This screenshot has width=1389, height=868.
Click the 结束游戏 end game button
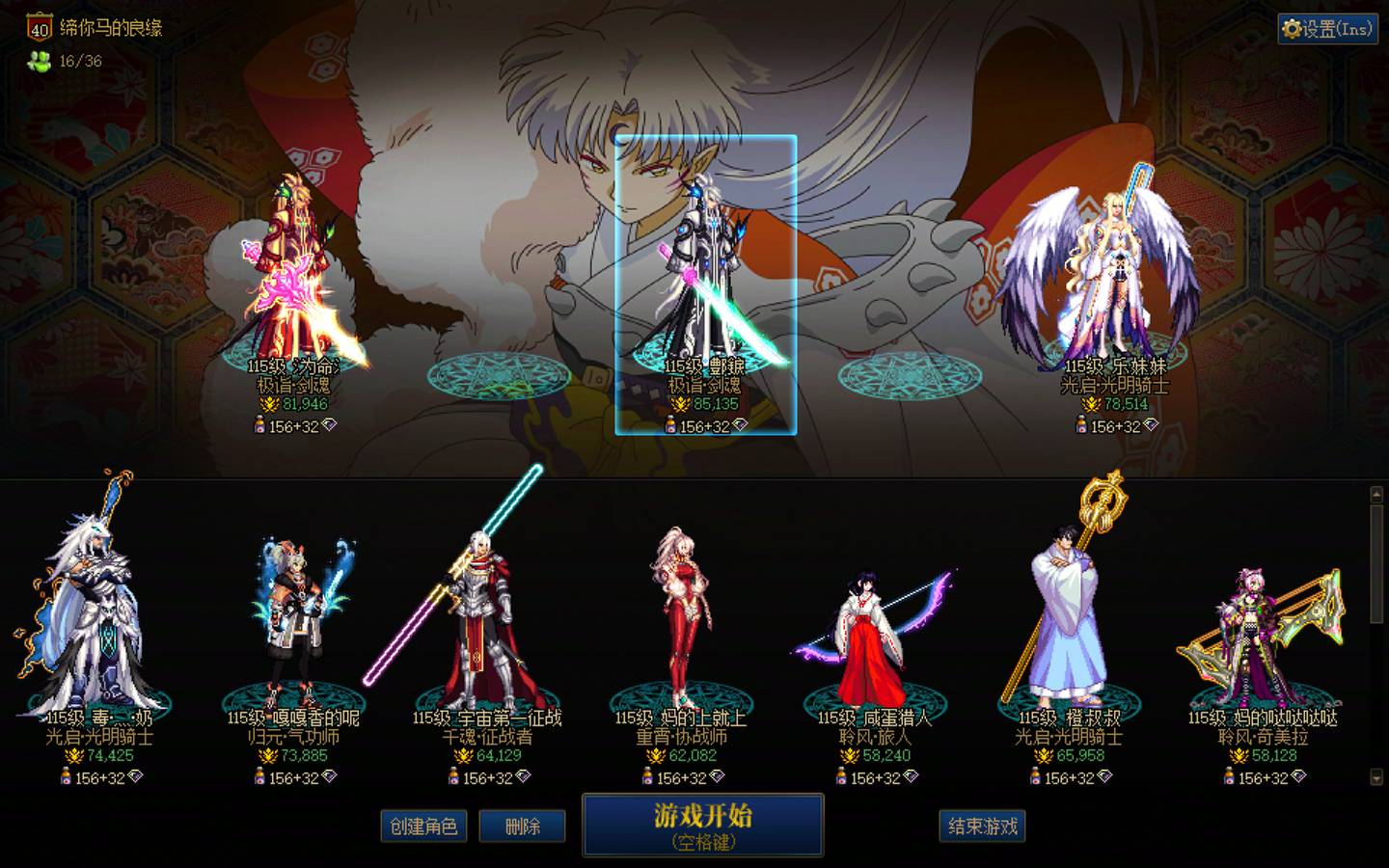[982, 827]
